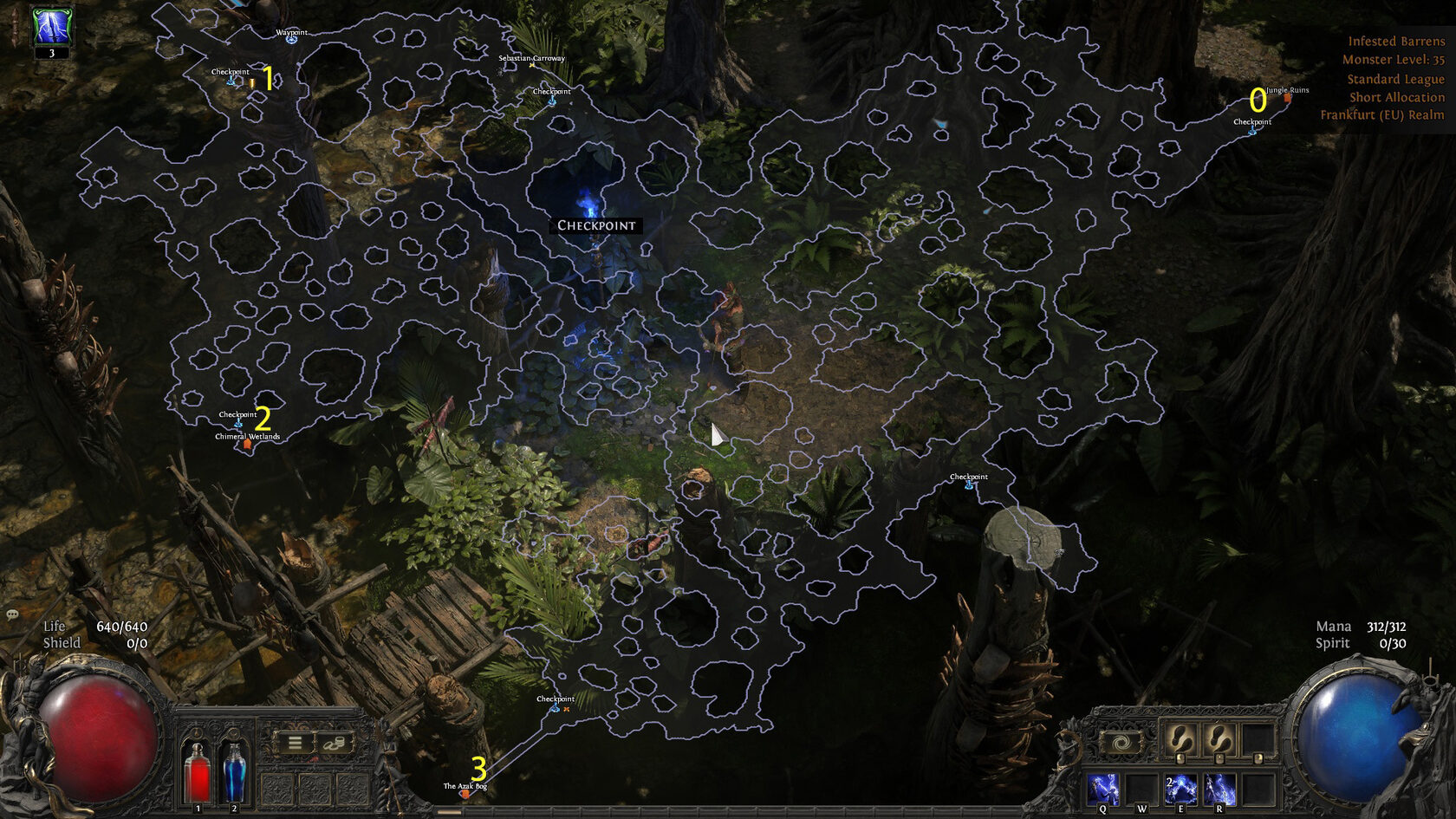The image size is (1456, 819).
Task: Click the Sebastian Carroway map marker
Action: tap(531, 65)
